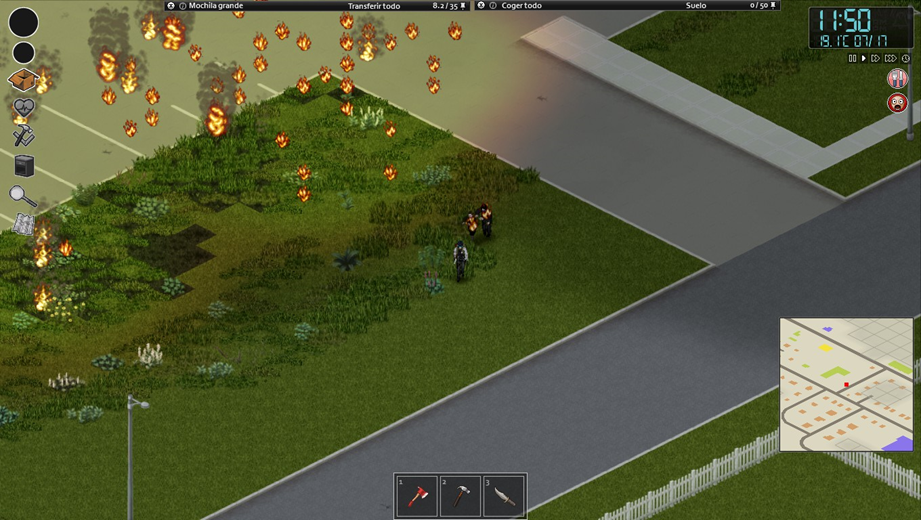Open the folded map icon
The width and height of the screenshot is (921, 520).
point(23,225)
